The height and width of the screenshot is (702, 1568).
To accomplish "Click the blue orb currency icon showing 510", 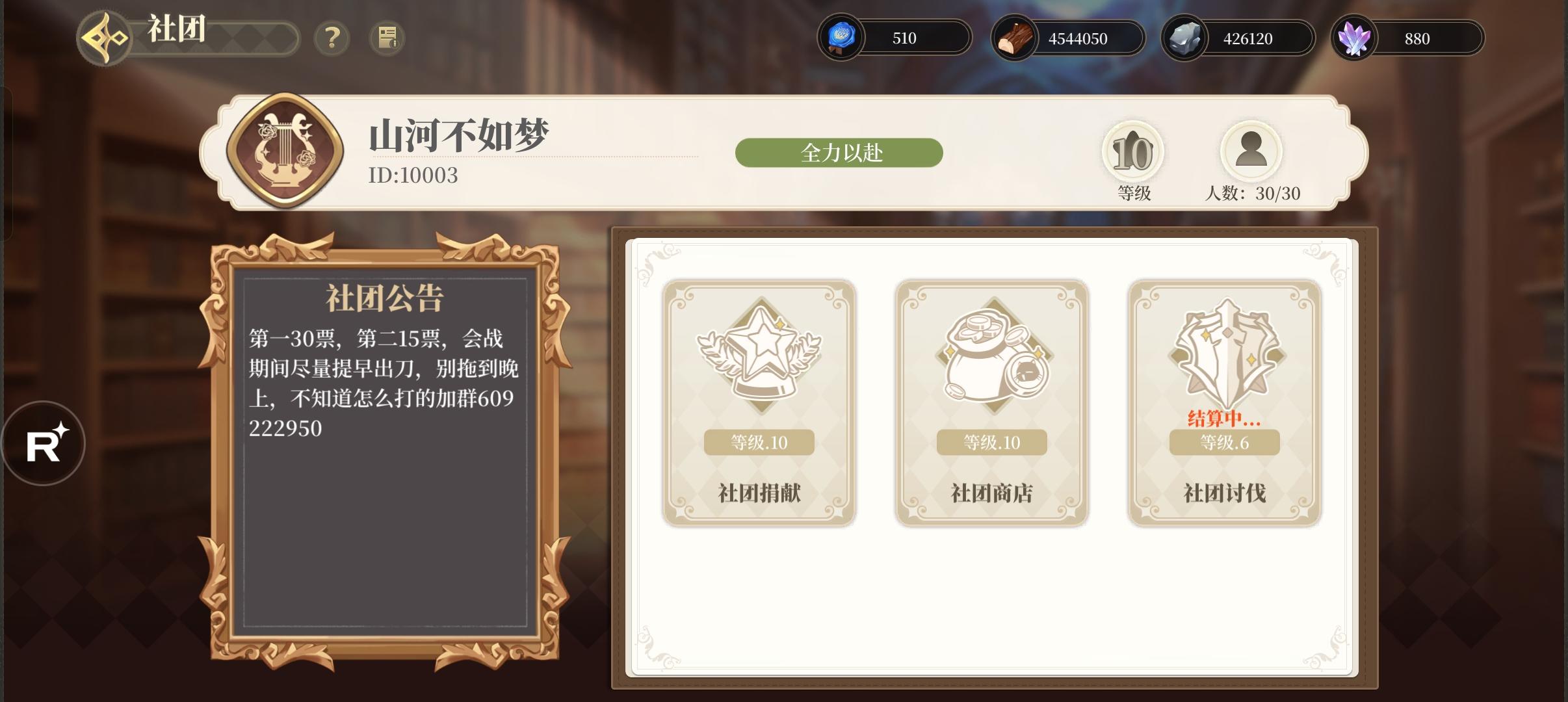I will 843,38.
